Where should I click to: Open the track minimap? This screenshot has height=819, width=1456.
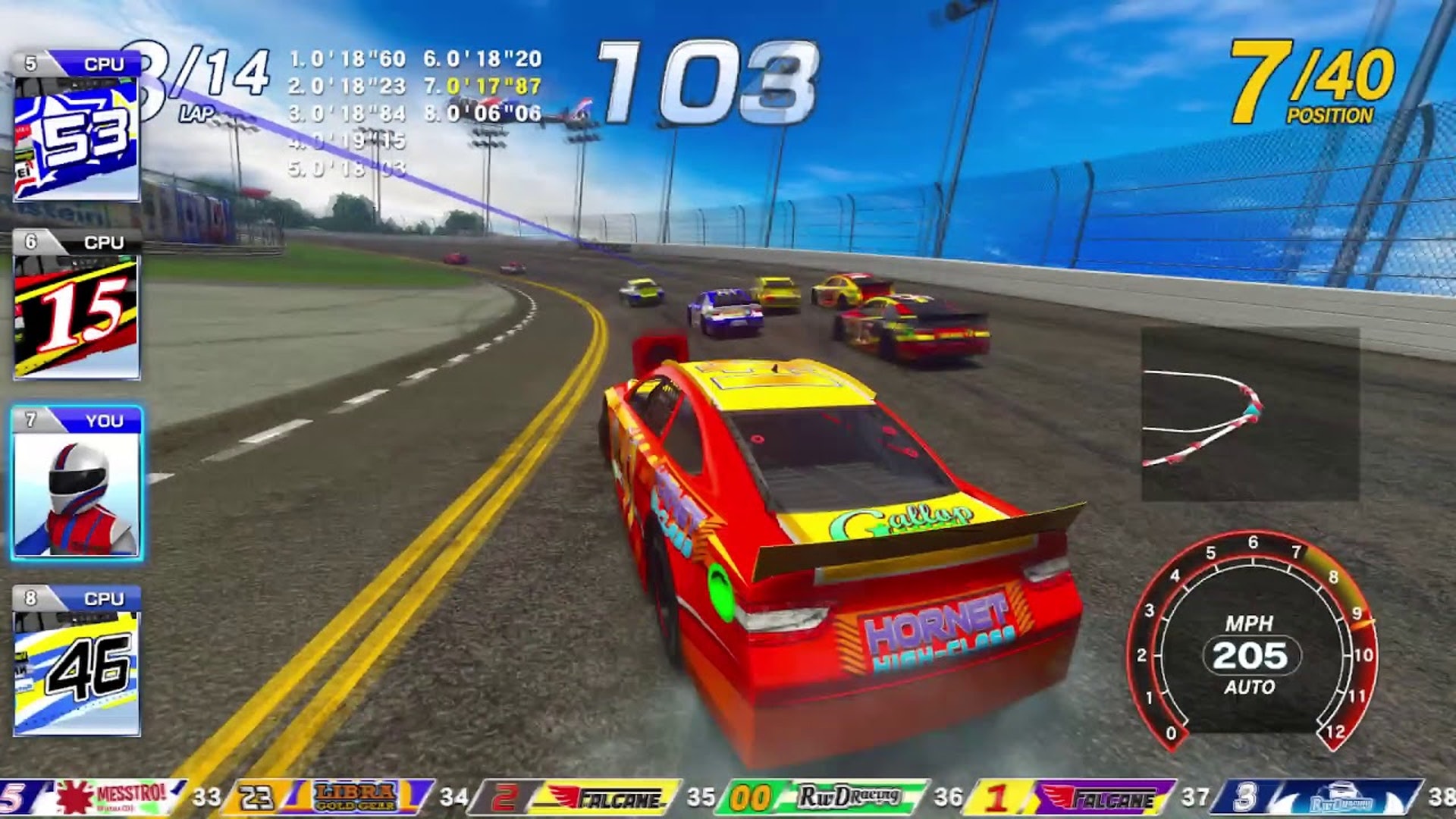[1250, 414]
